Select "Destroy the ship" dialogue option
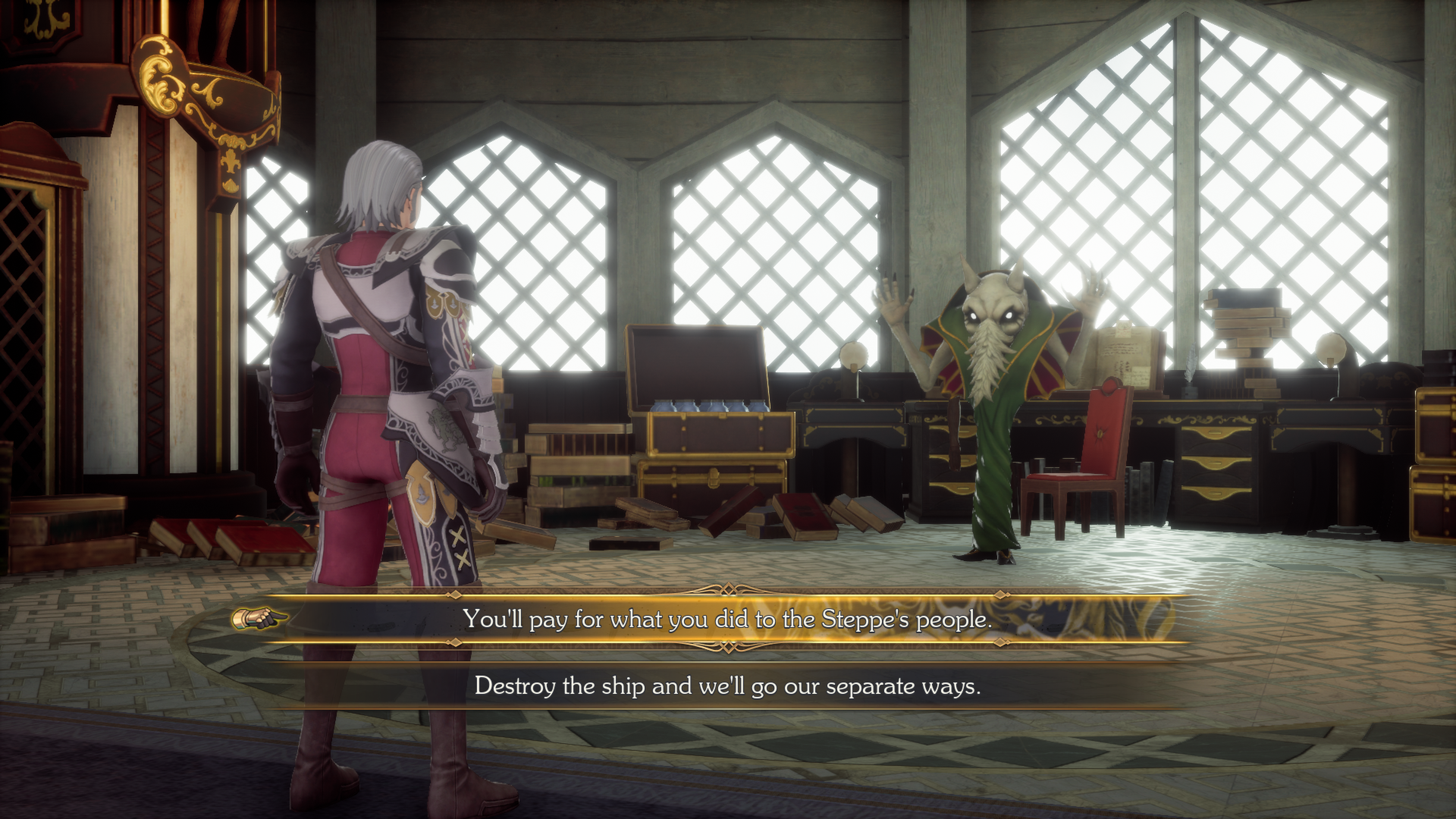1456x819 pixels. [x=728, y=686]
